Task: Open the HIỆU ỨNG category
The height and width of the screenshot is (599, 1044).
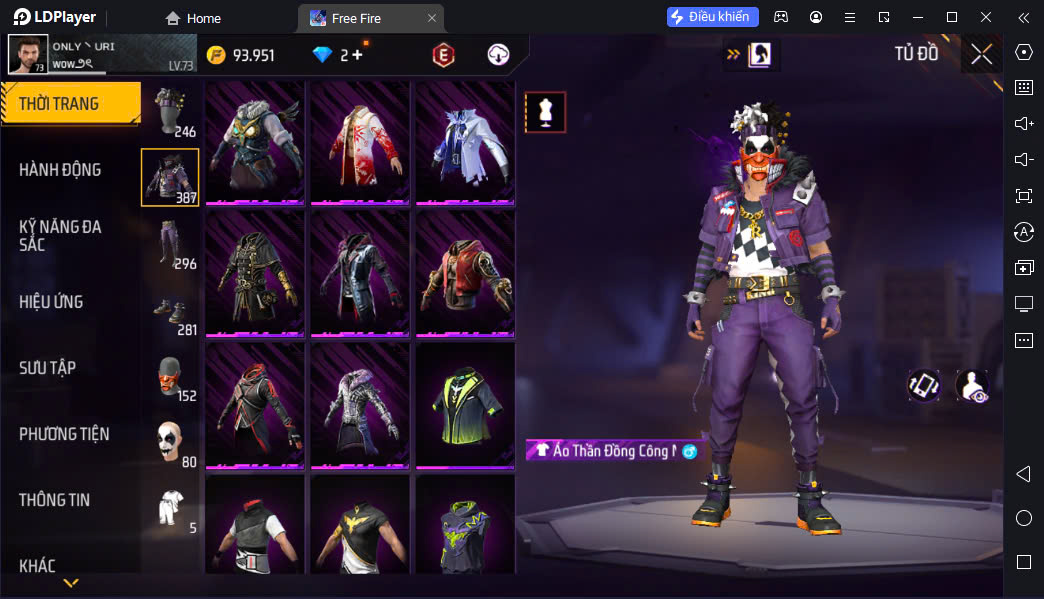Action: (x=51, y=302)
